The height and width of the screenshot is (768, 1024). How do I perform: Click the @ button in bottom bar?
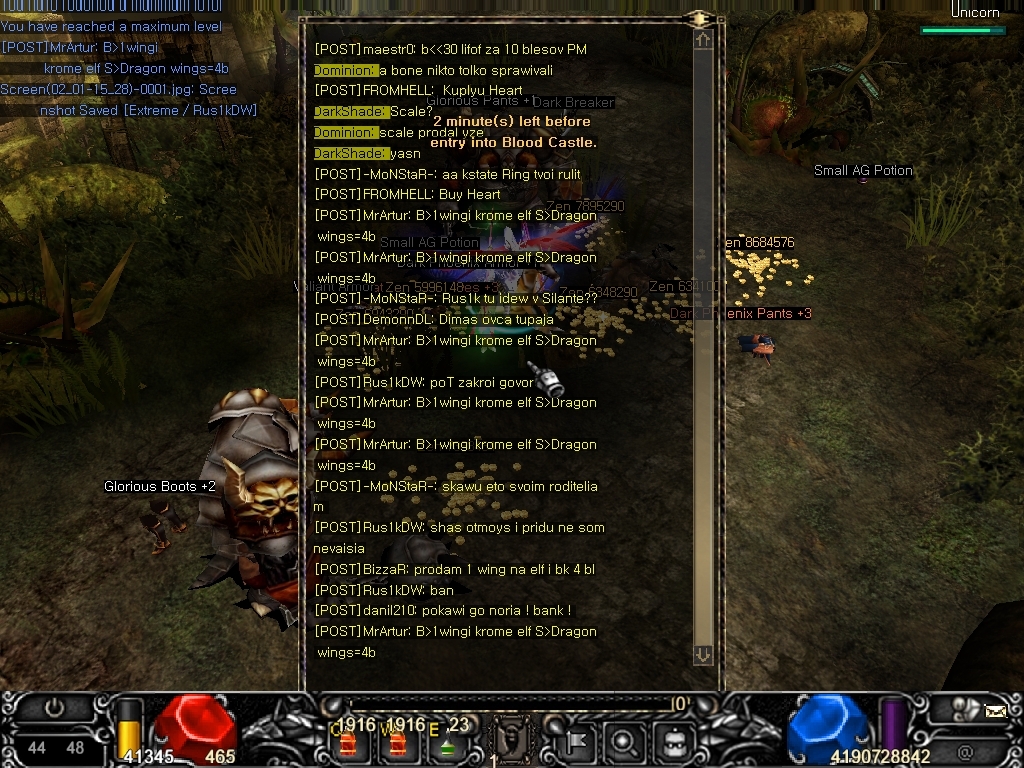click(965, 751)
